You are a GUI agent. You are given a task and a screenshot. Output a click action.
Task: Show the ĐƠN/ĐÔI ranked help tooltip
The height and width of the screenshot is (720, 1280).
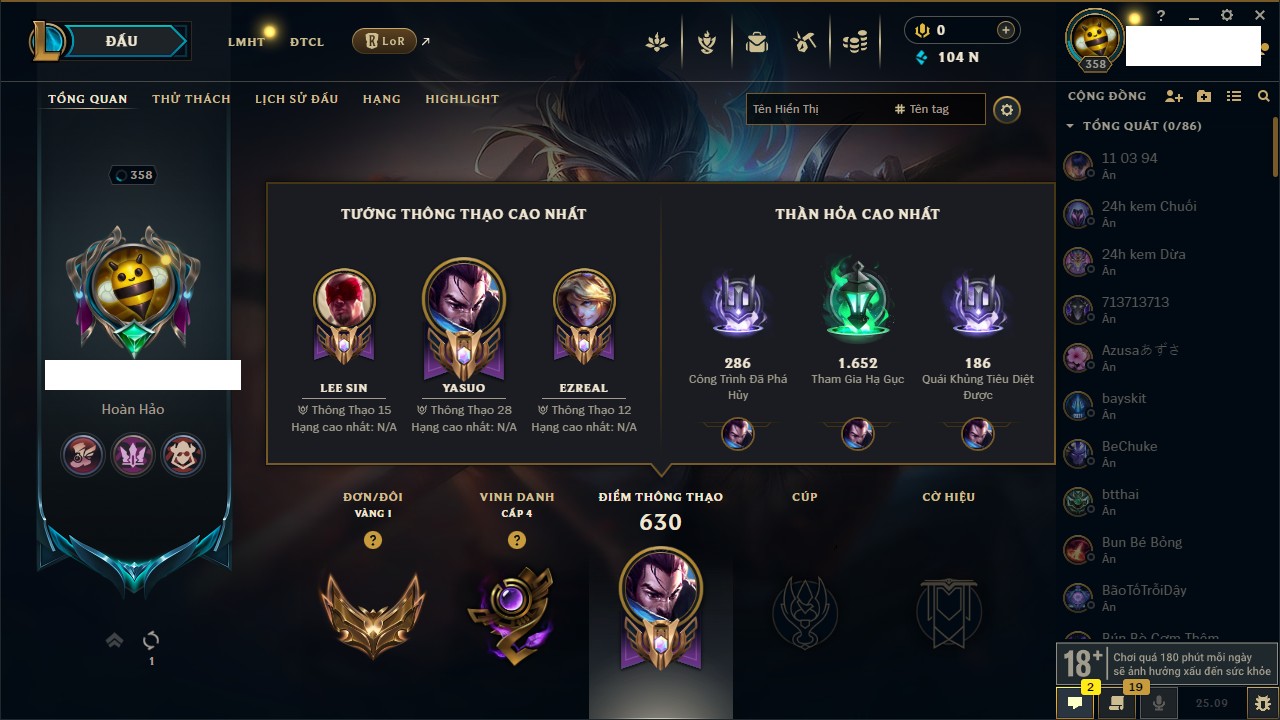click(x=373, y=540)
